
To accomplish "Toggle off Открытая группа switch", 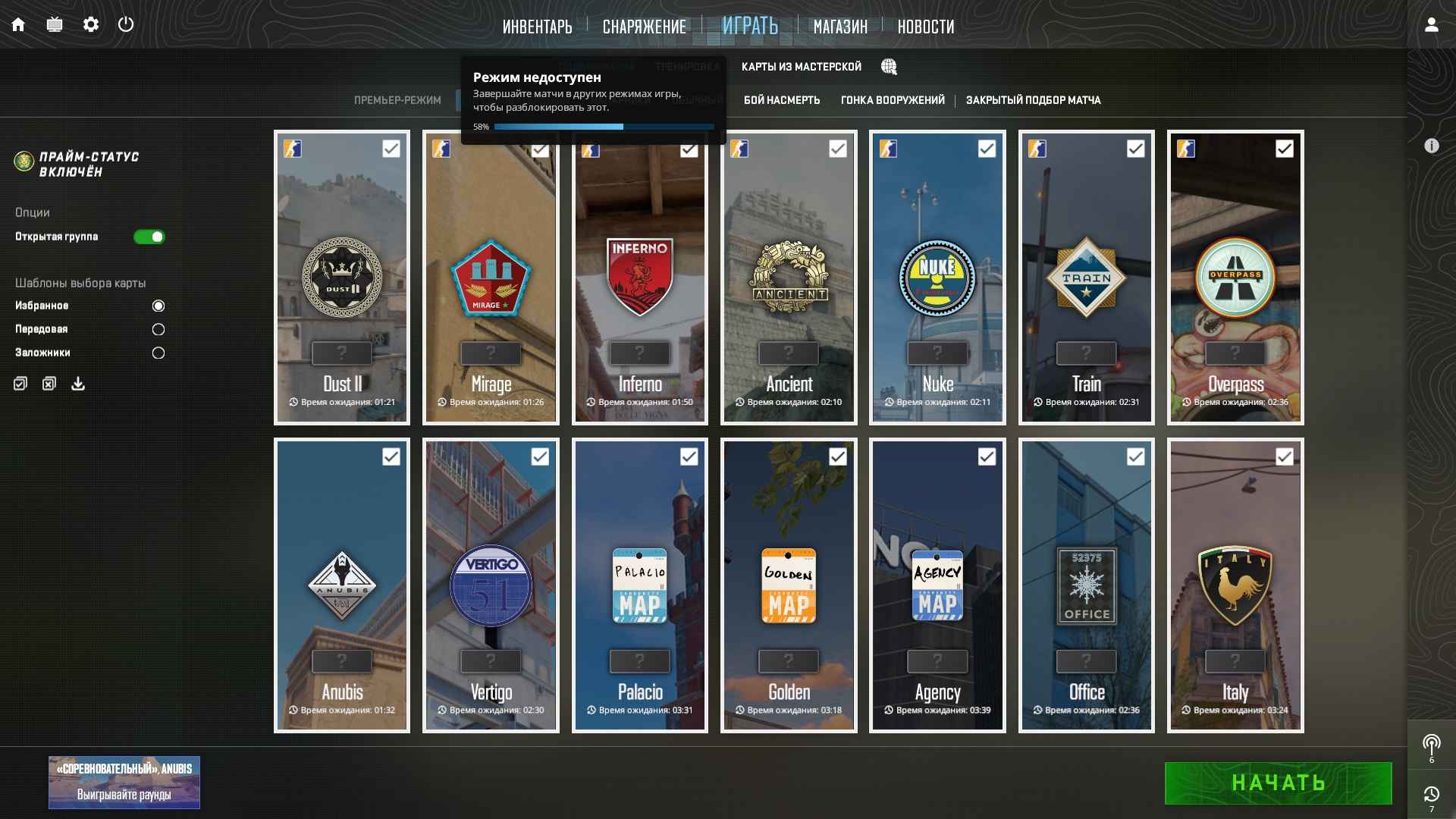I will (150, 237).
